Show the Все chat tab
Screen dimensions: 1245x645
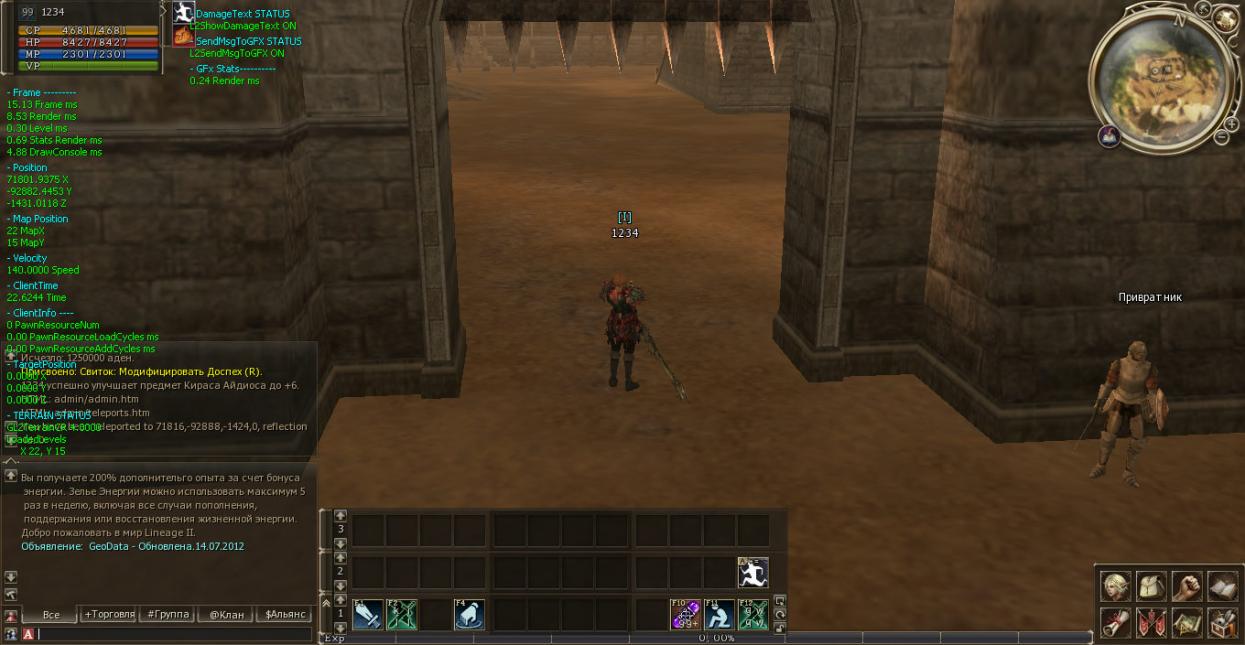point(51,614)
